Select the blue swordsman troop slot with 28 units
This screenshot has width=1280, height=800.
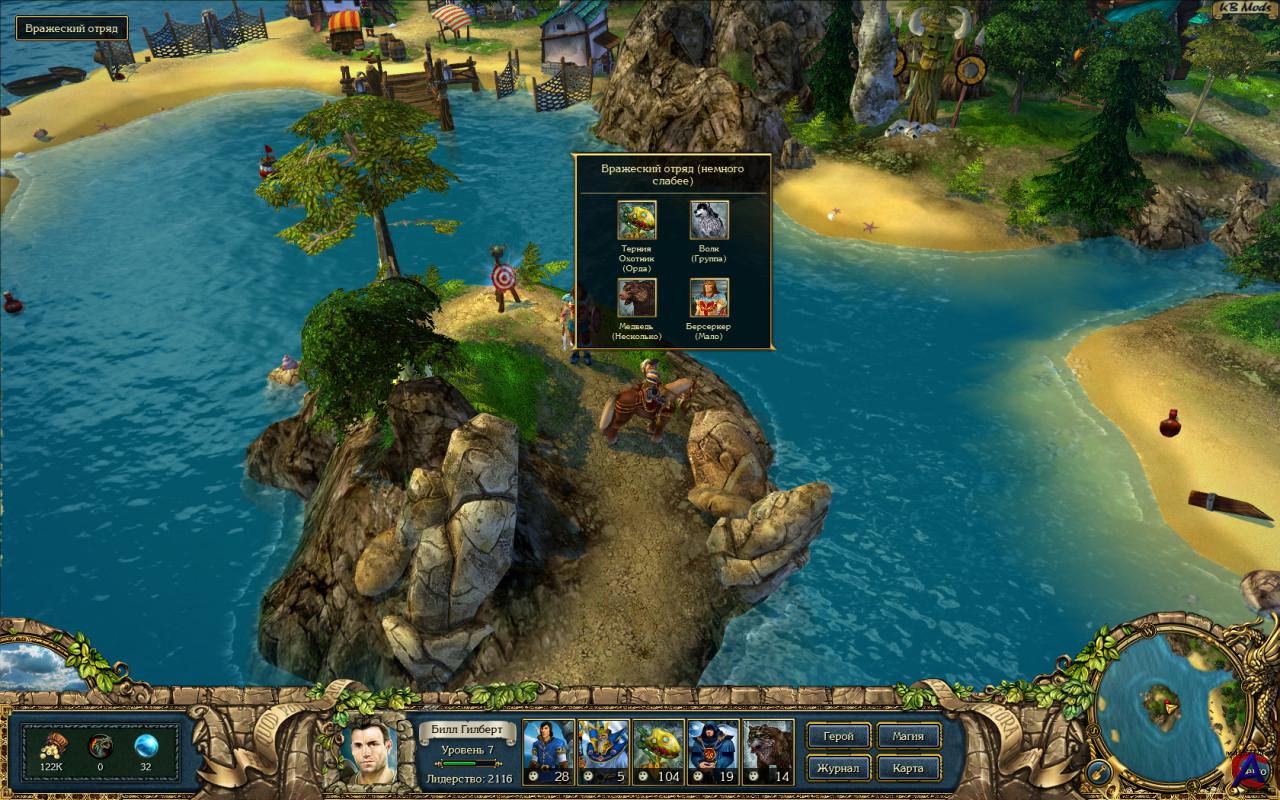coord(549,750)
